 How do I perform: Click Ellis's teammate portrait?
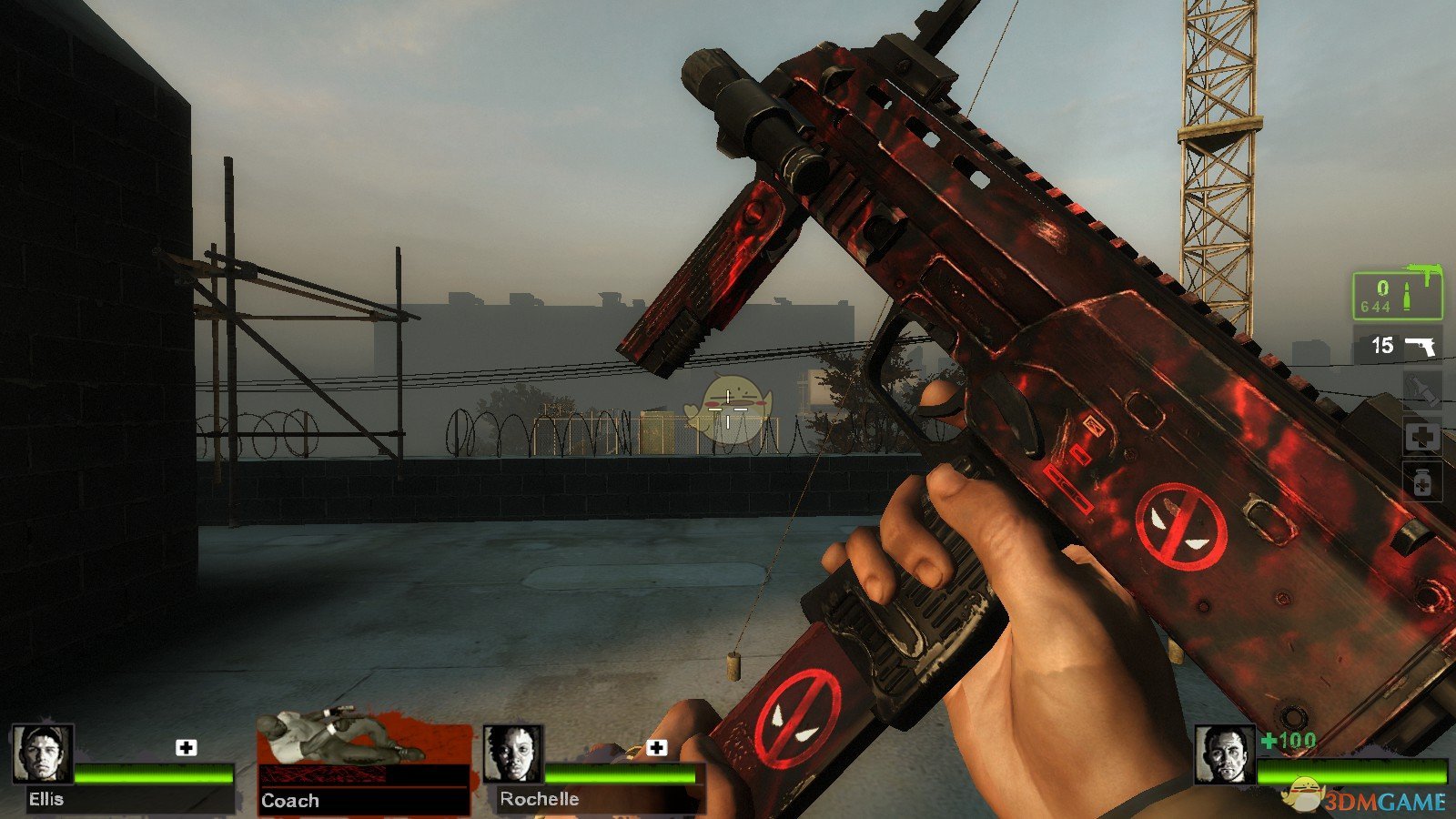43,754
